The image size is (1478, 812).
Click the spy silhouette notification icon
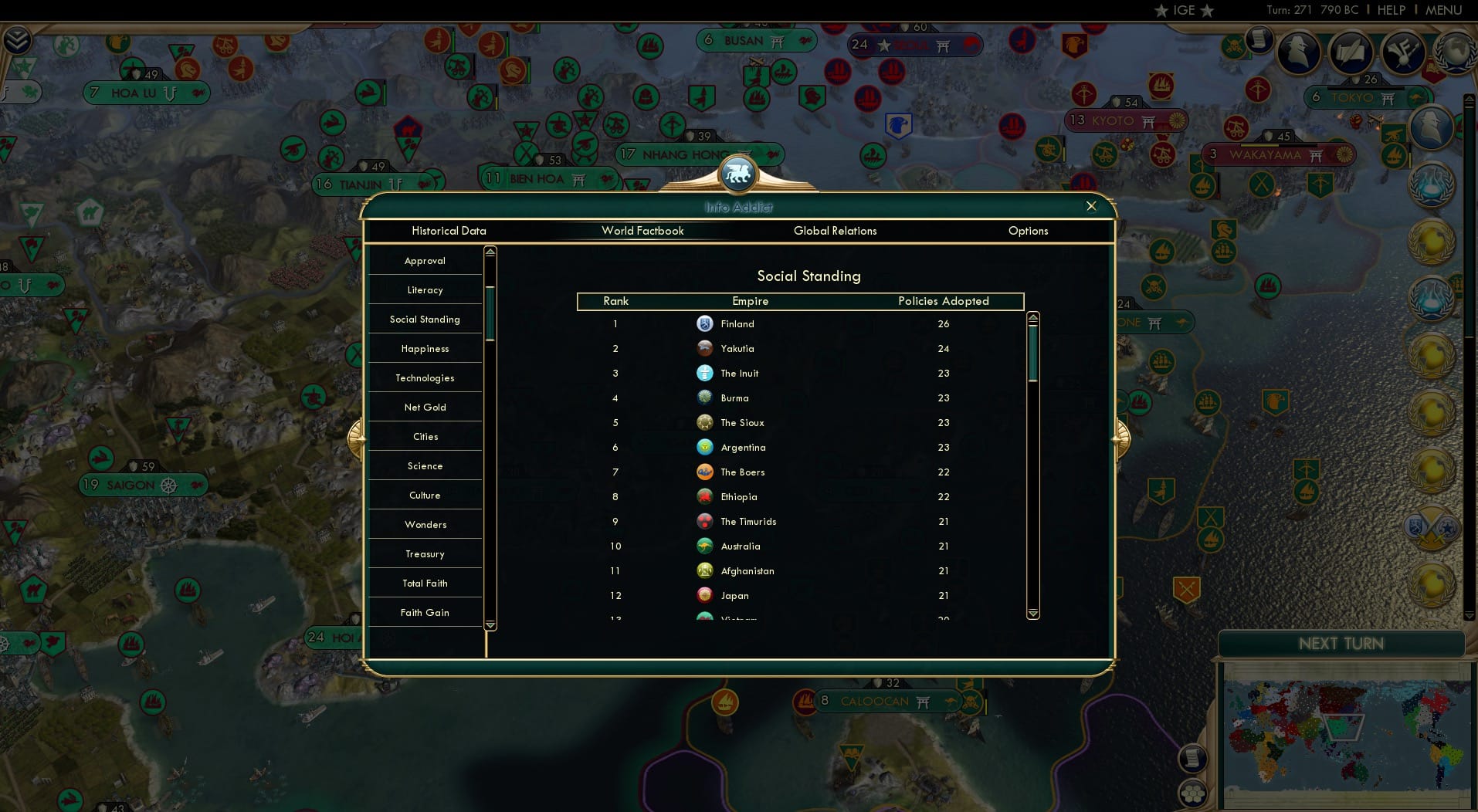pos(1432,127)
